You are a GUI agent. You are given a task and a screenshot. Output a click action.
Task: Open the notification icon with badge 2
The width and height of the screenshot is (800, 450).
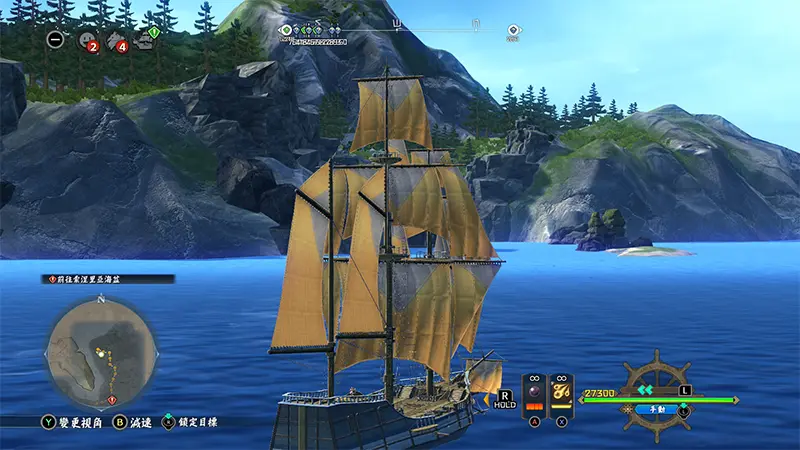86,41
